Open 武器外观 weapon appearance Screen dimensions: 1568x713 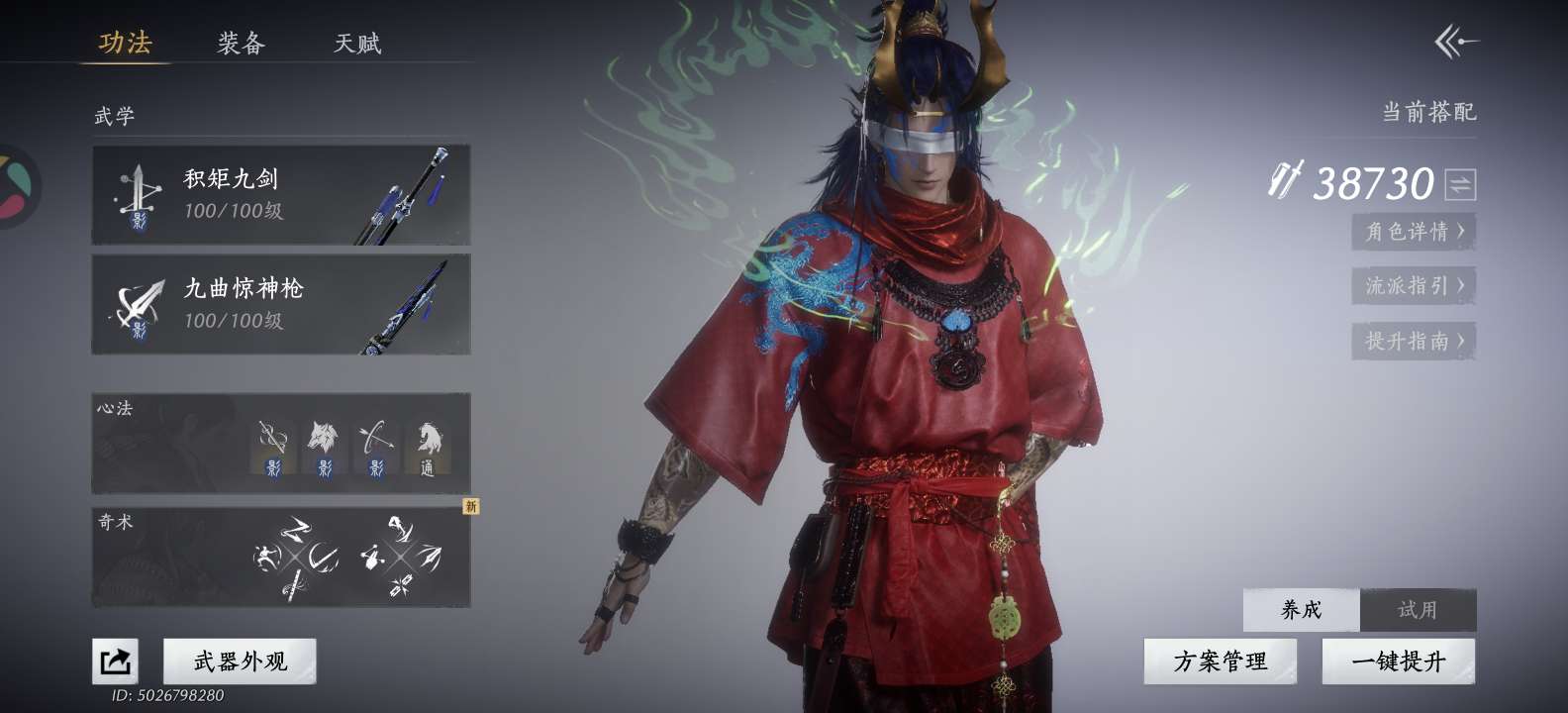(240, 661)
